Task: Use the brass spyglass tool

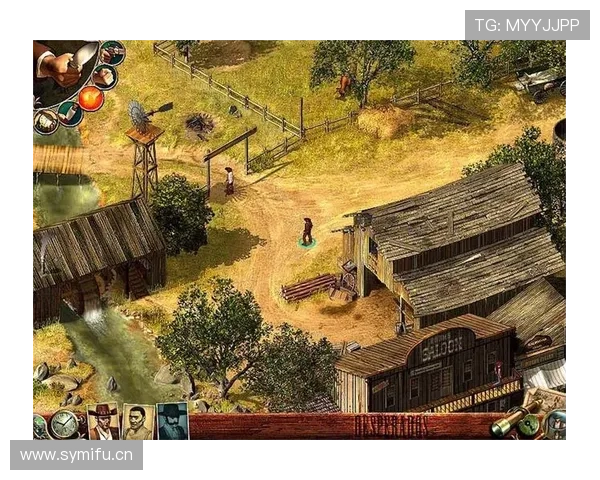Action: (x=508, y=421)
